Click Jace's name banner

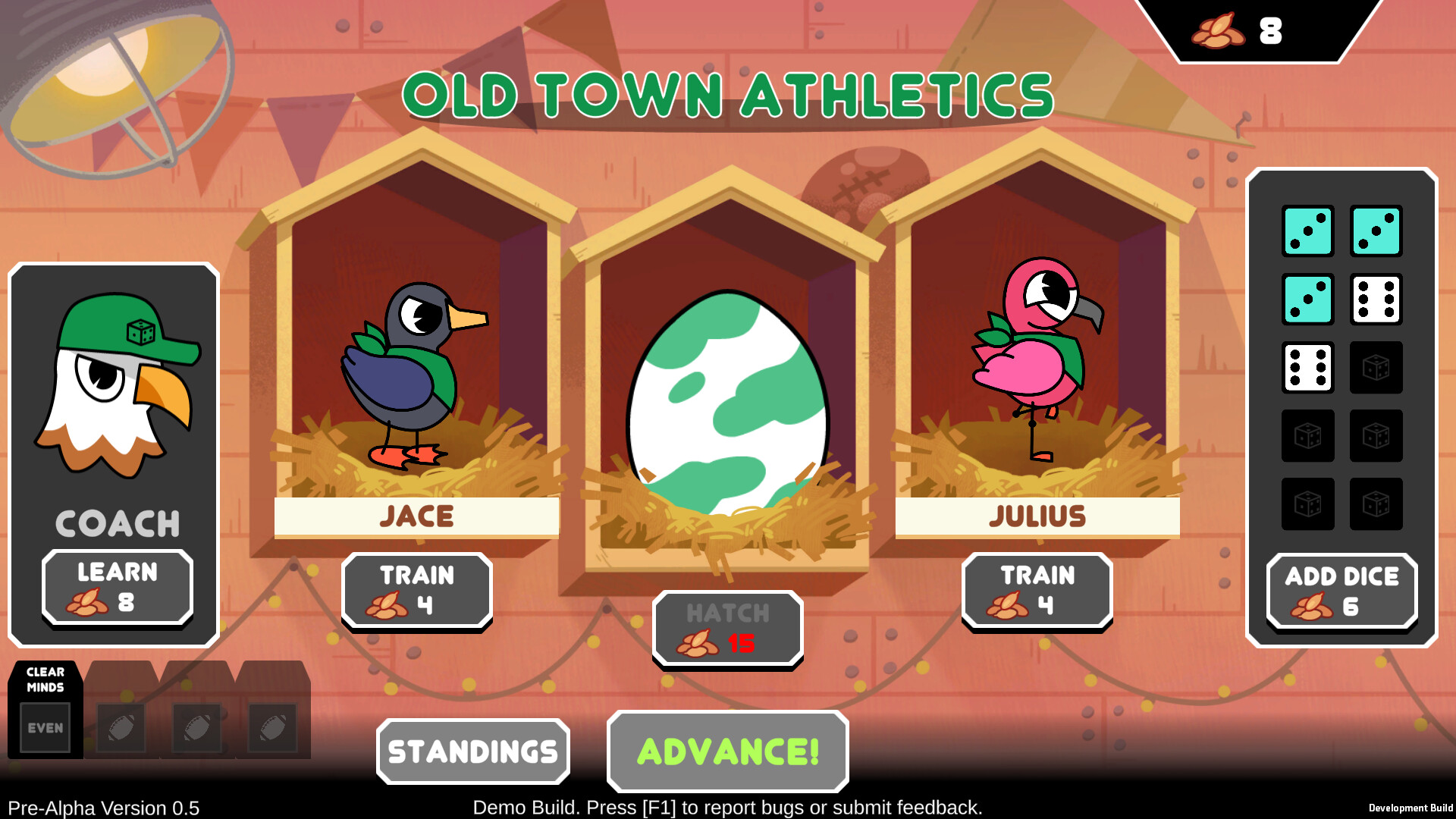(x=416, y=516)
